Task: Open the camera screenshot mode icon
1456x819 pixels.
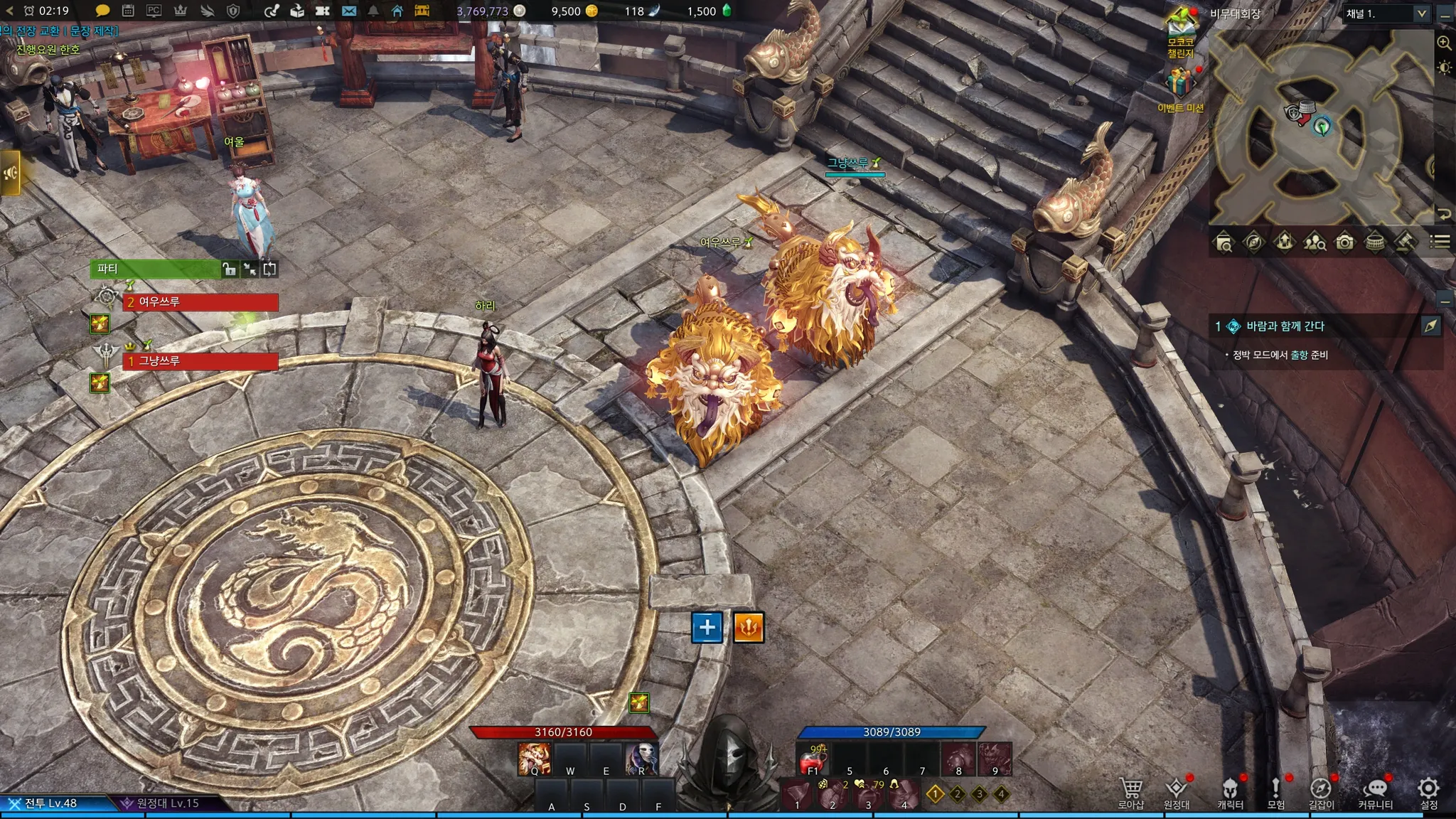Action: (1344, 242)
